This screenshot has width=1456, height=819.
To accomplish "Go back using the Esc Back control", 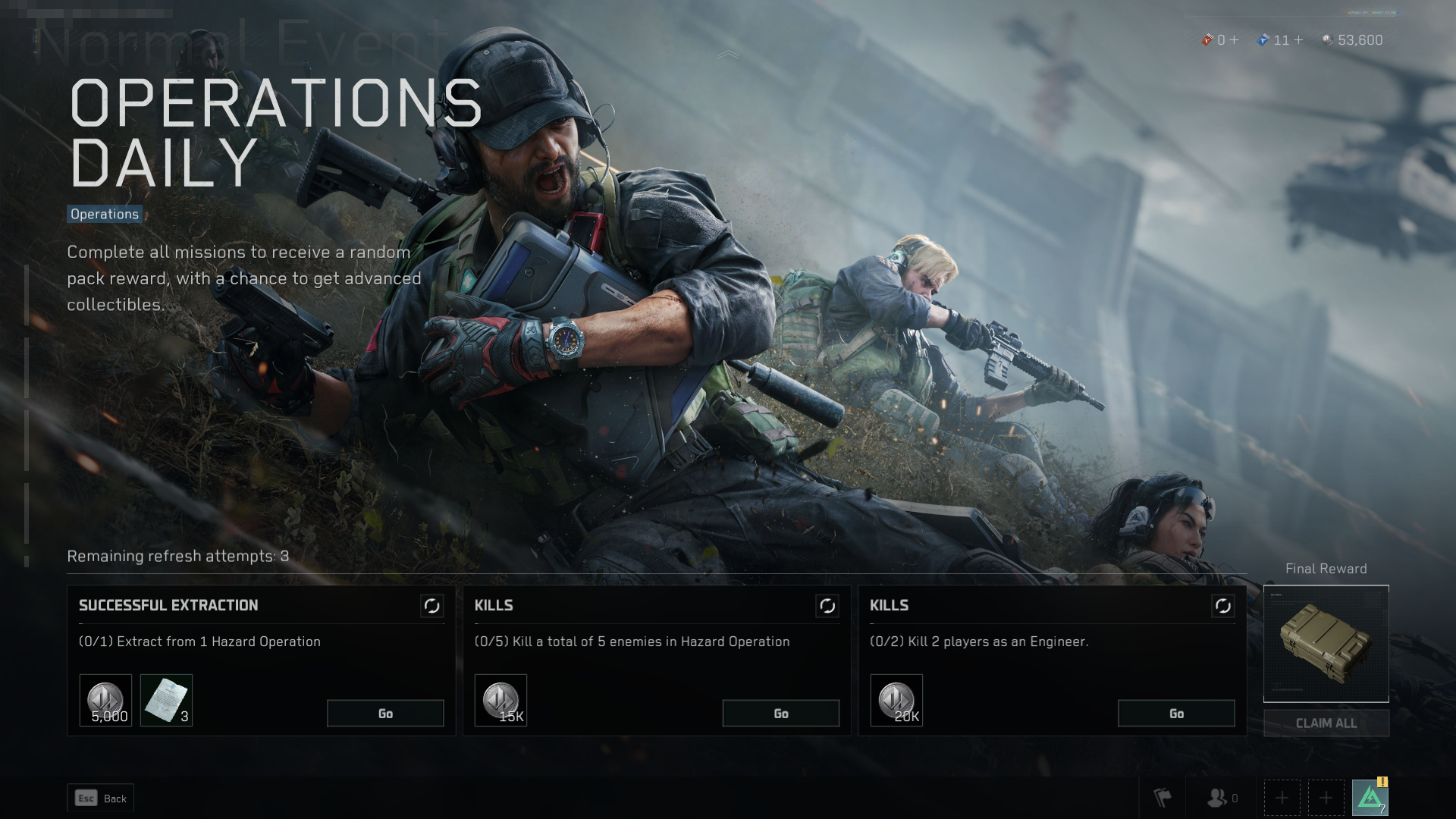I will pyautogui.click(x=100, y=798).
